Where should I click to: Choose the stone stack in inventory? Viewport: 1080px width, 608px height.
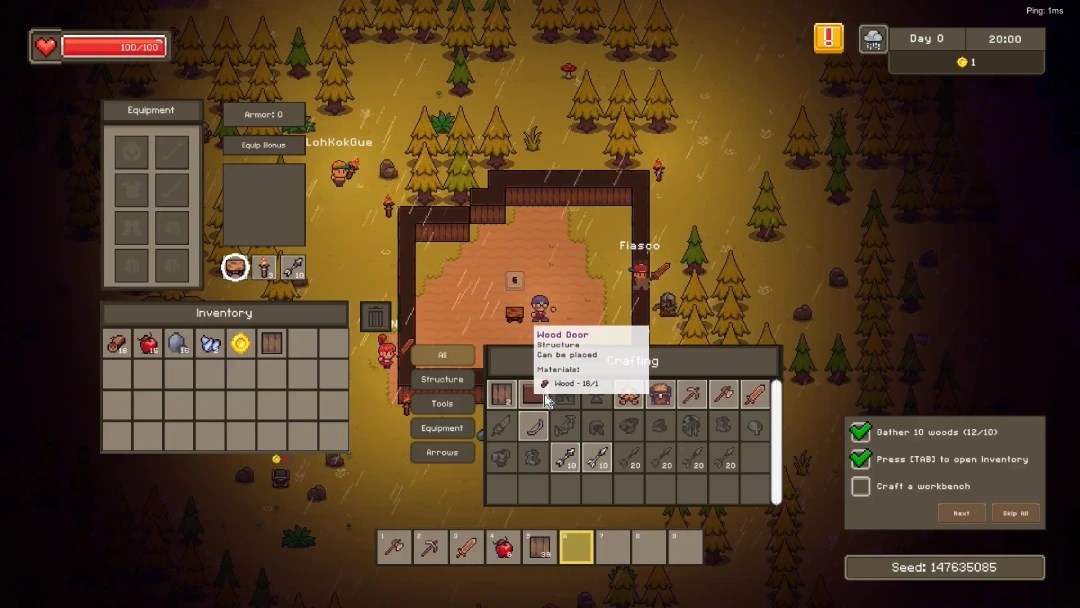(178, 344)
